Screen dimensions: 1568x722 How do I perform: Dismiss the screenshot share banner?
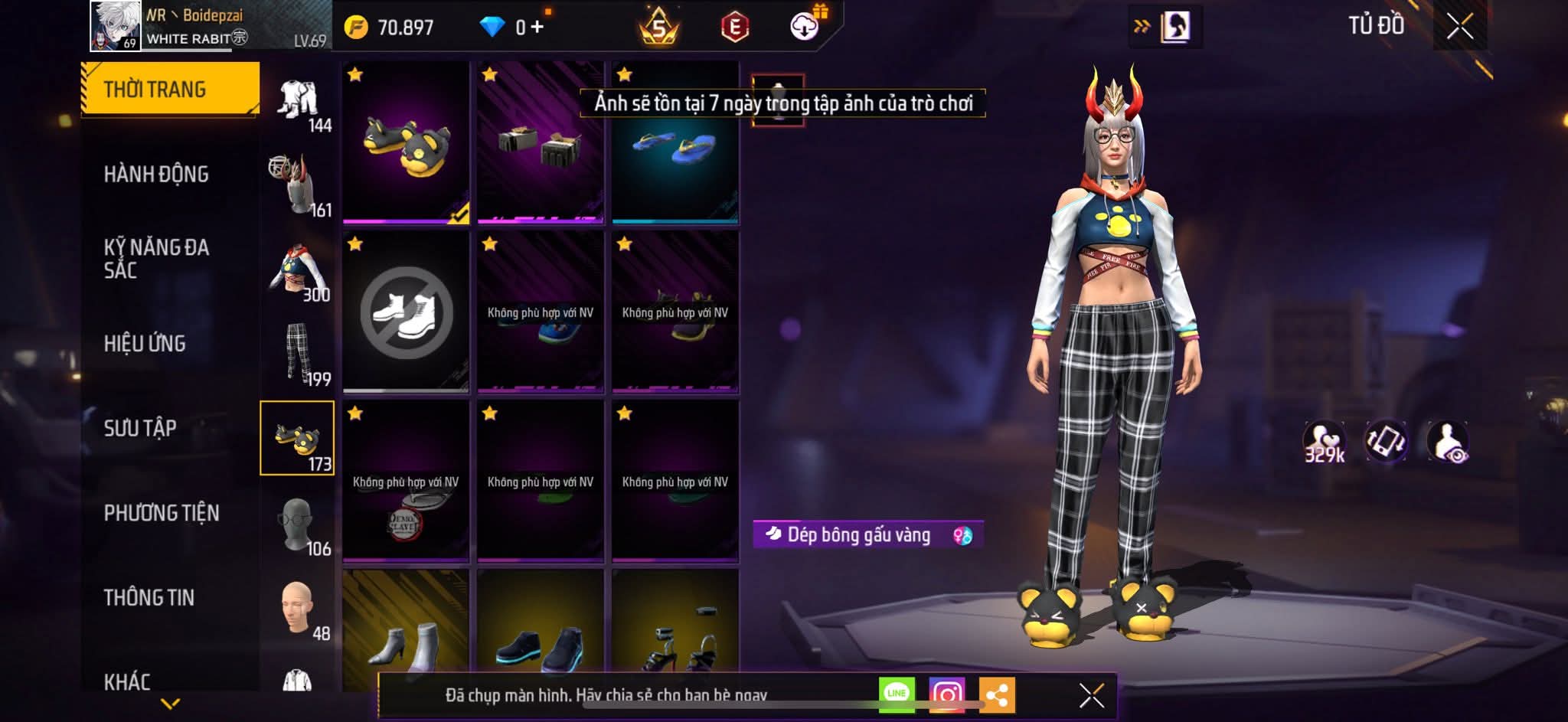pyautogui.click(x=1091, y=695)
